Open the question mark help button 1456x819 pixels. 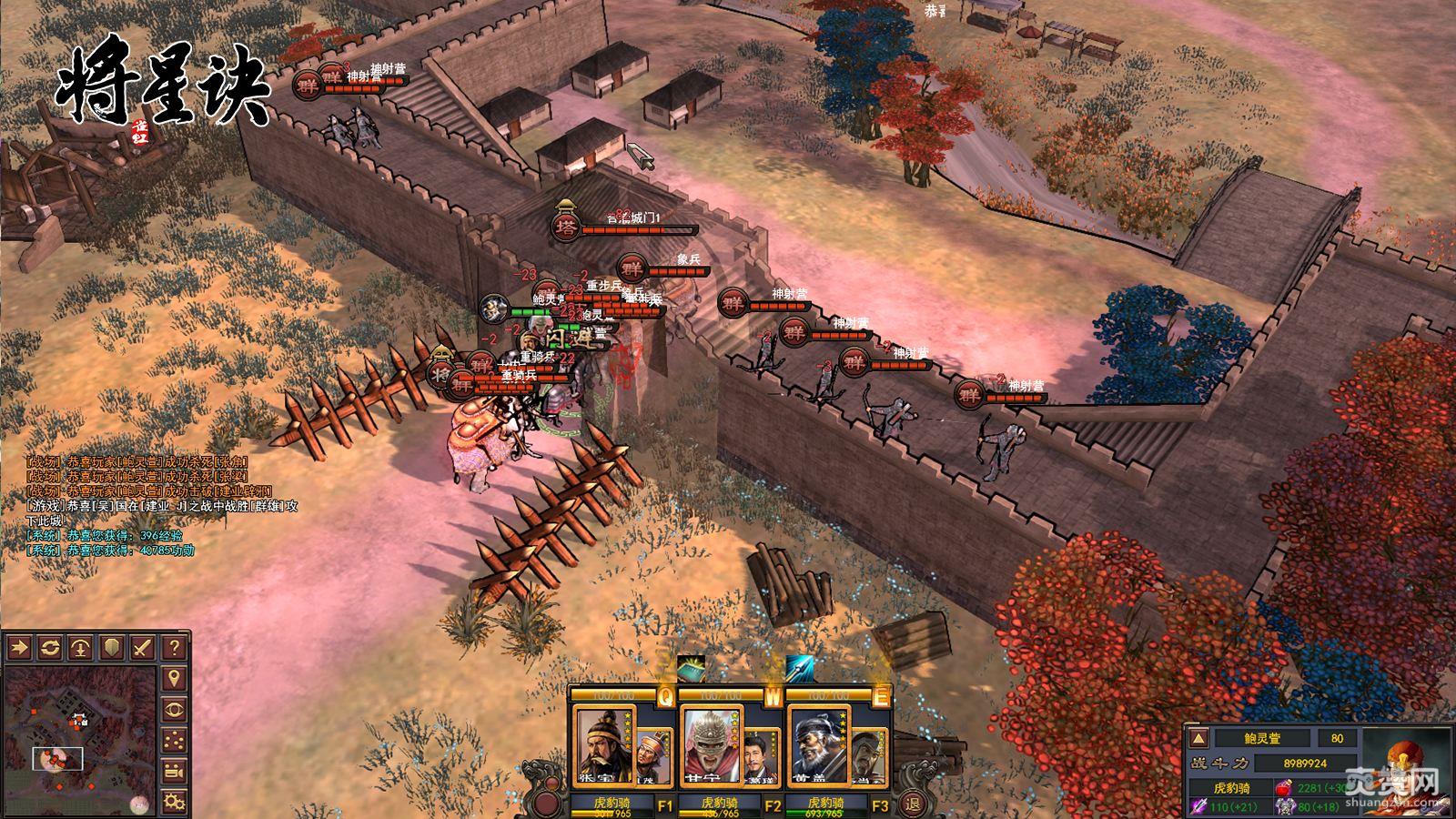(174, 648)
